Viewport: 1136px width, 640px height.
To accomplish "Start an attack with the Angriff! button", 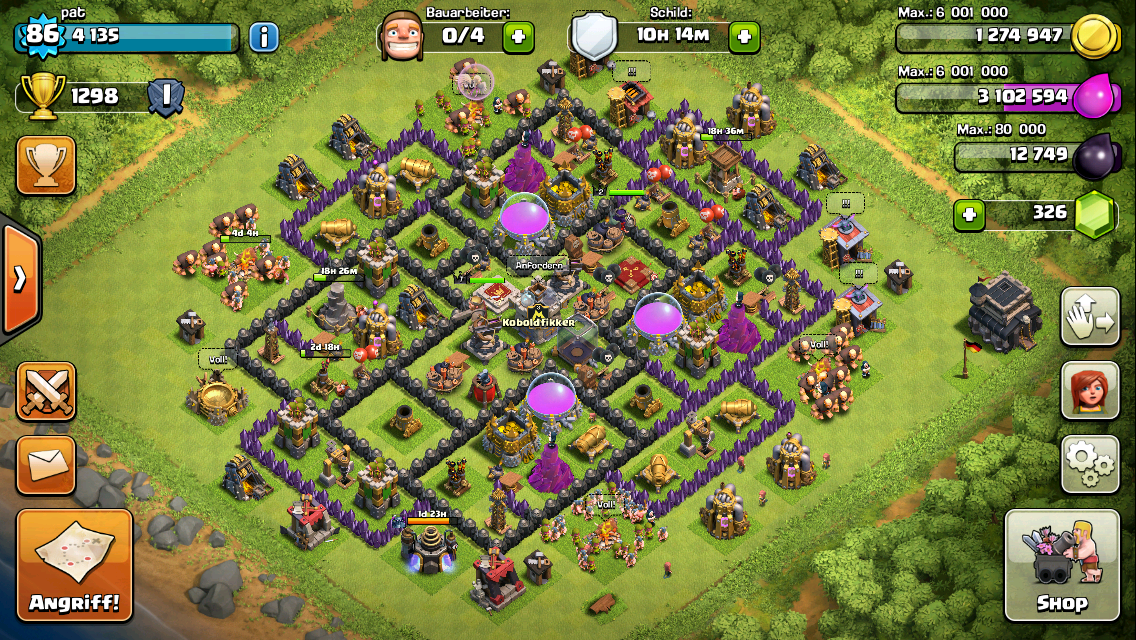I will coord(75,565).
